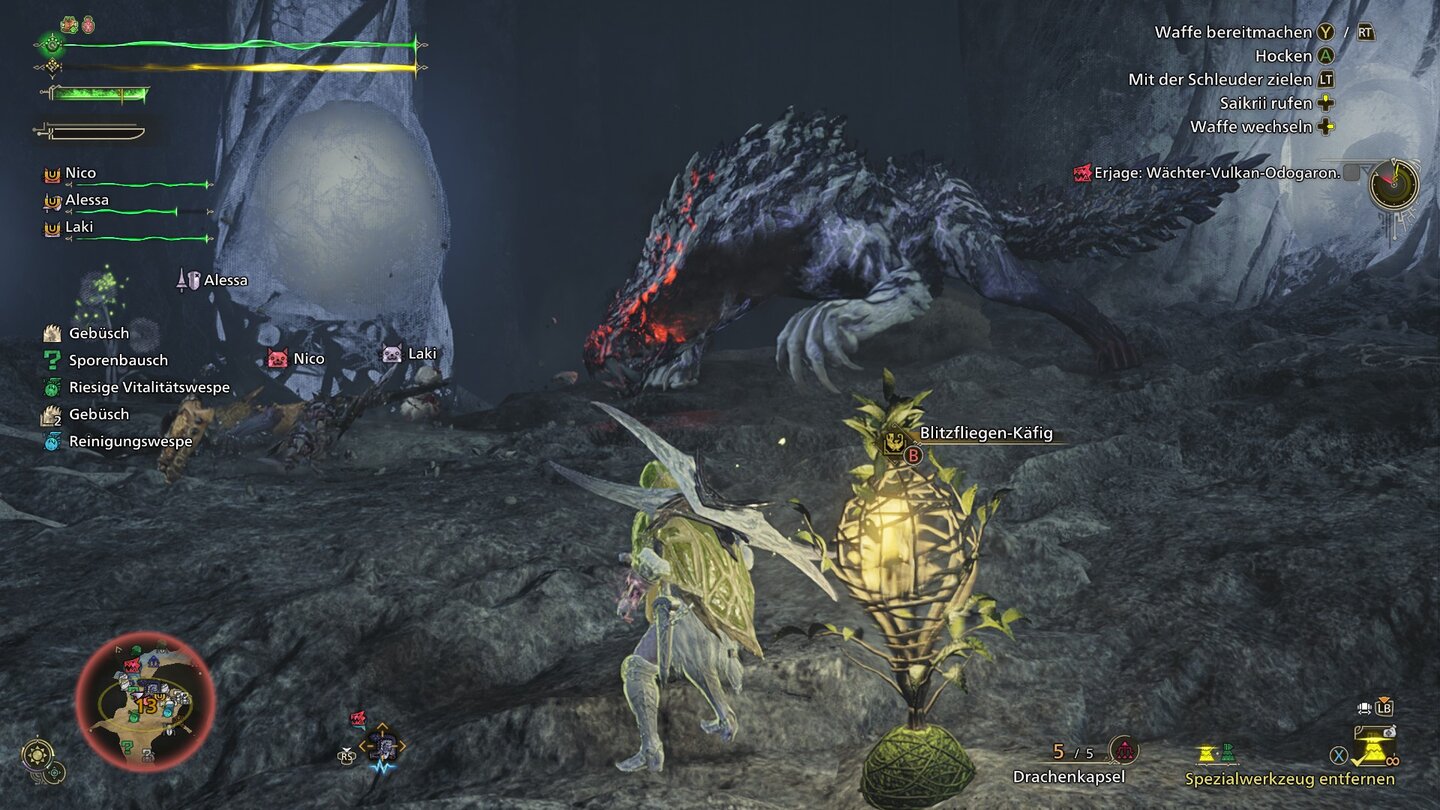
Task: Select the Reinigungswespe entry
Action: [130, 441]
